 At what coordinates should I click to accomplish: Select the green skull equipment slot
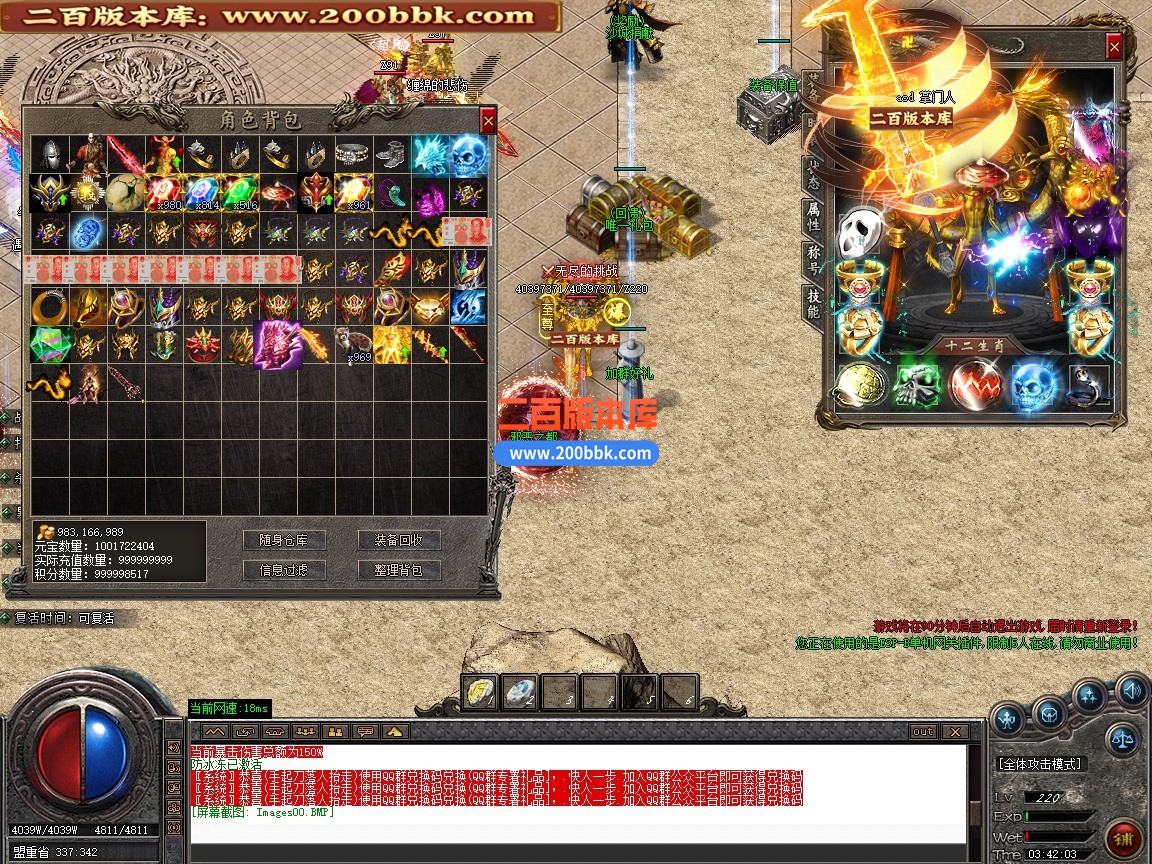916,386
